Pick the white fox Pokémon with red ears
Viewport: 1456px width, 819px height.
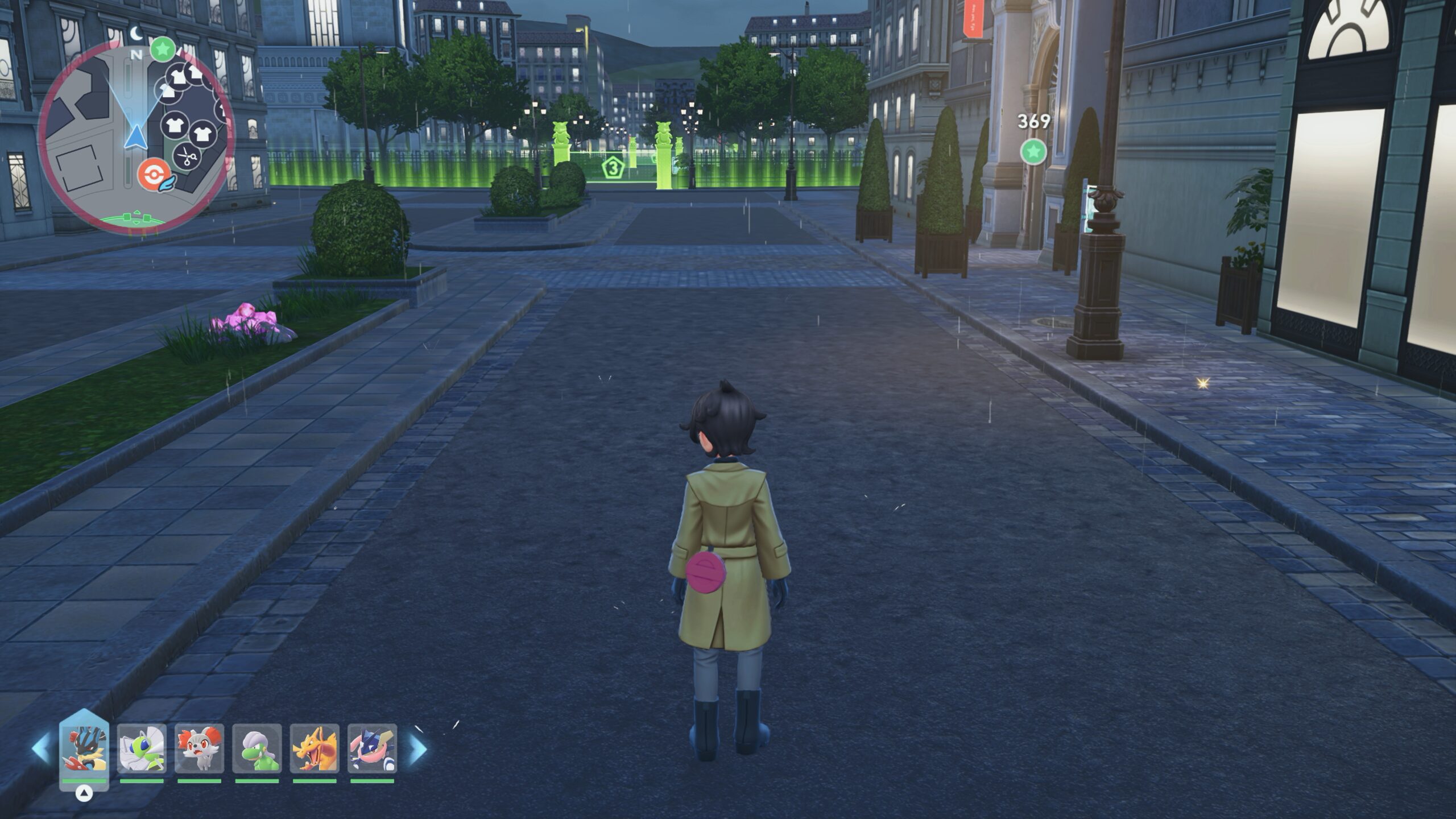click(199, 749)
